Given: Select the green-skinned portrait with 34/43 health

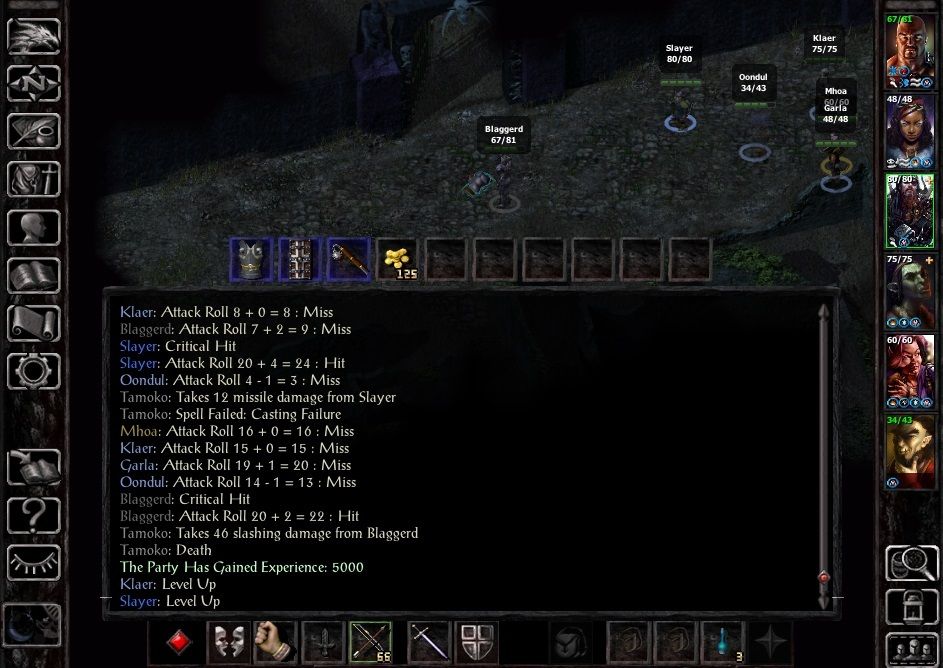Looking at the screenshot, I should pos(910,456).
